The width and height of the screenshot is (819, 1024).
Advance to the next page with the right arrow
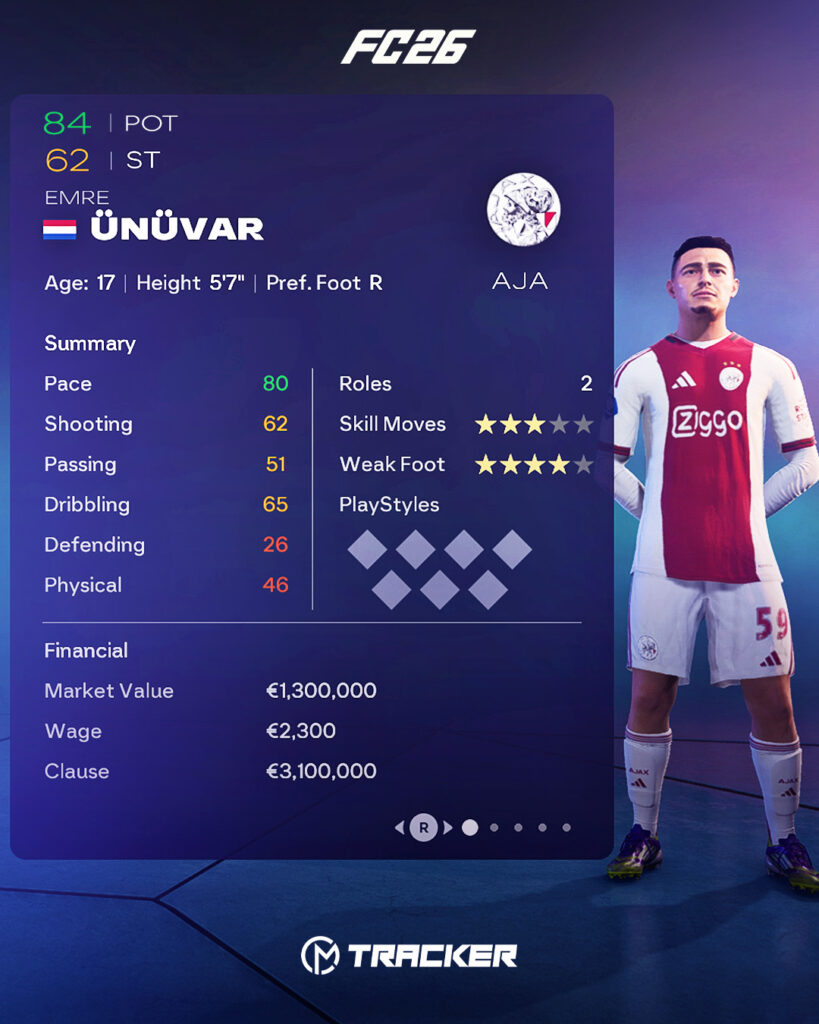coord(448,827)
